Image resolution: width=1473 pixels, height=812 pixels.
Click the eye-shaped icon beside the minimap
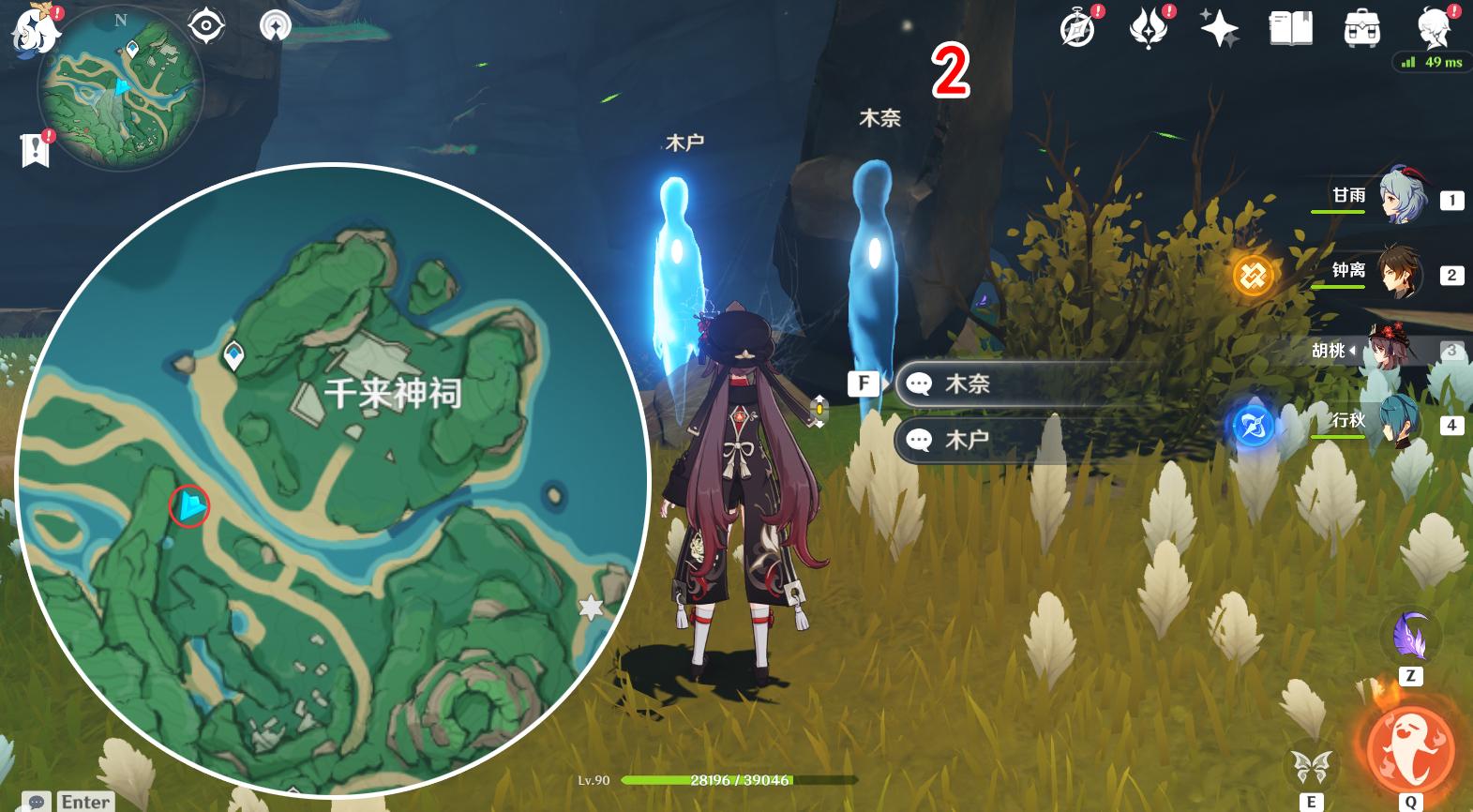(206, 25)
